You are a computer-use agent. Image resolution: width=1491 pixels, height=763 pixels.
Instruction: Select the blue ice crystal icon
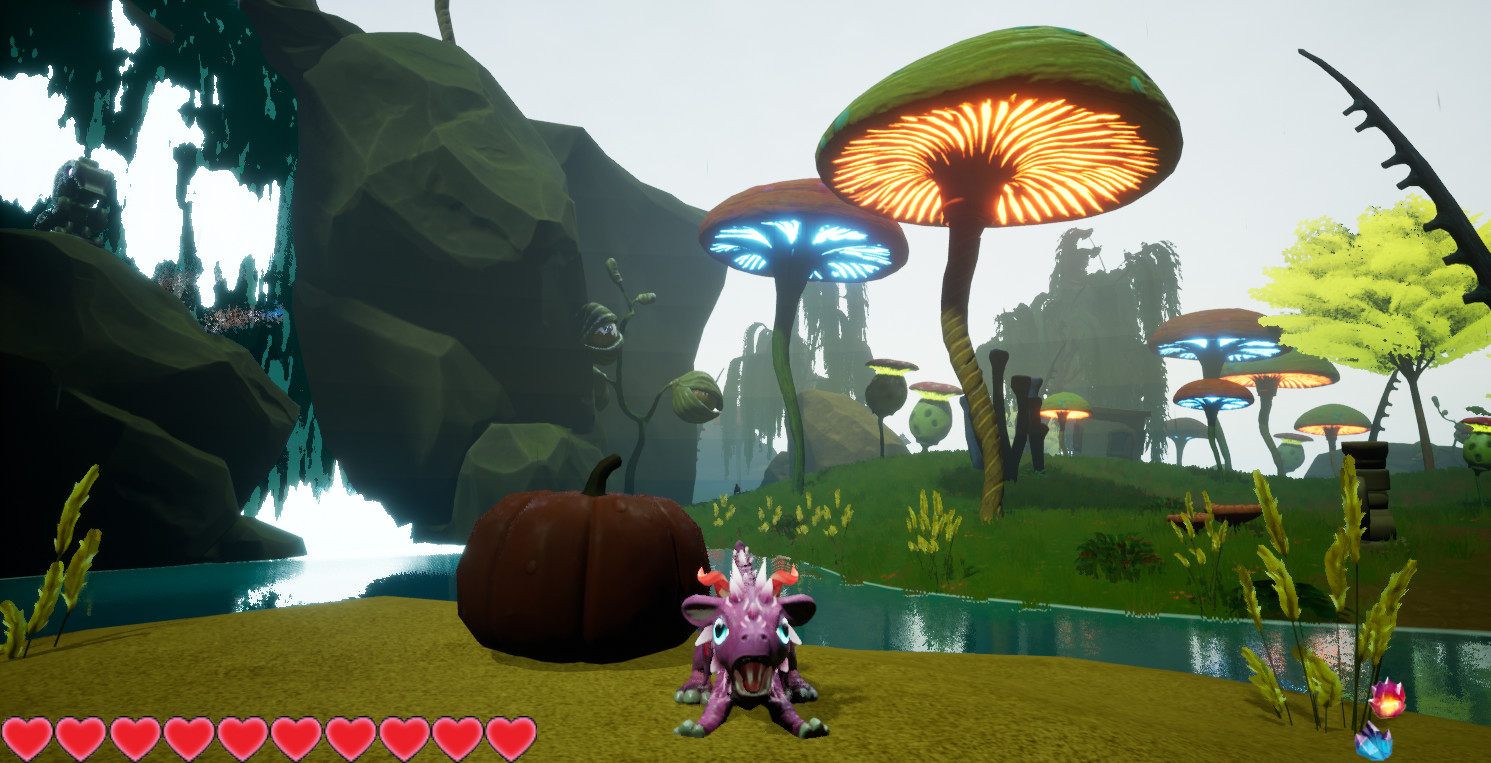point(1373,742)
